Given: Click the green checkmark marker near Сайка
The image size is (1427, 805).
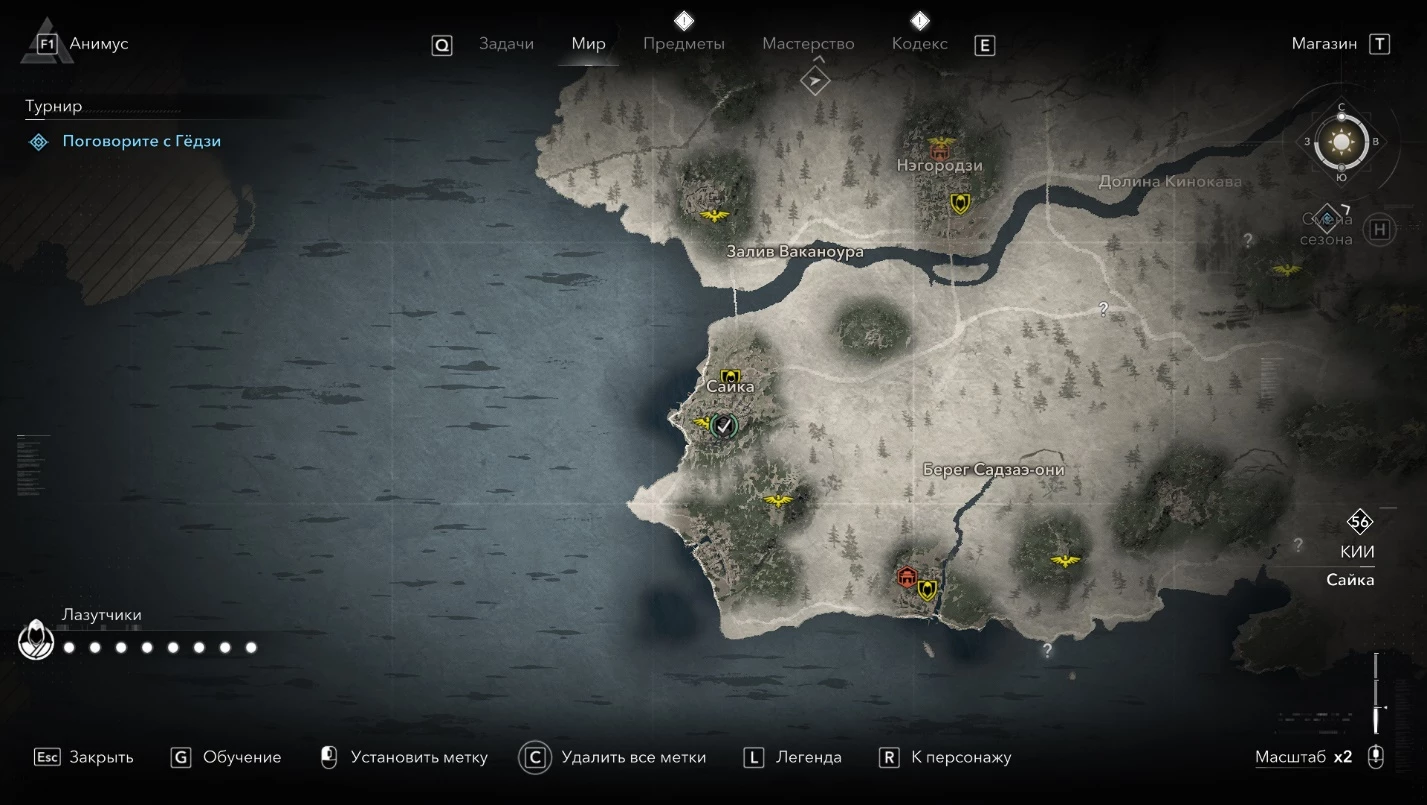Looking at the screenshot, I should (725, 426).
